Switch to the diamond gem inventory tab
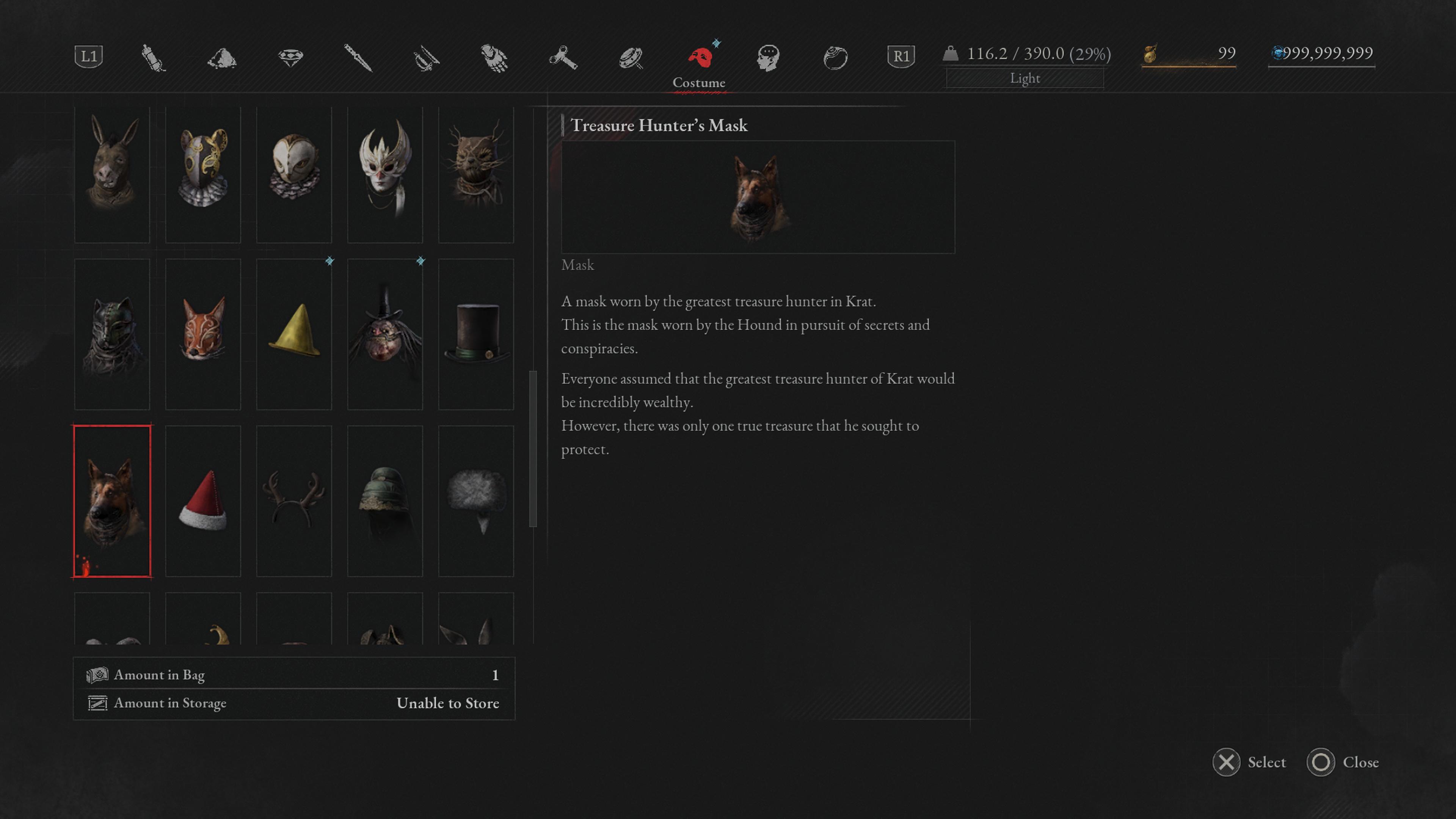 [290, 58]
